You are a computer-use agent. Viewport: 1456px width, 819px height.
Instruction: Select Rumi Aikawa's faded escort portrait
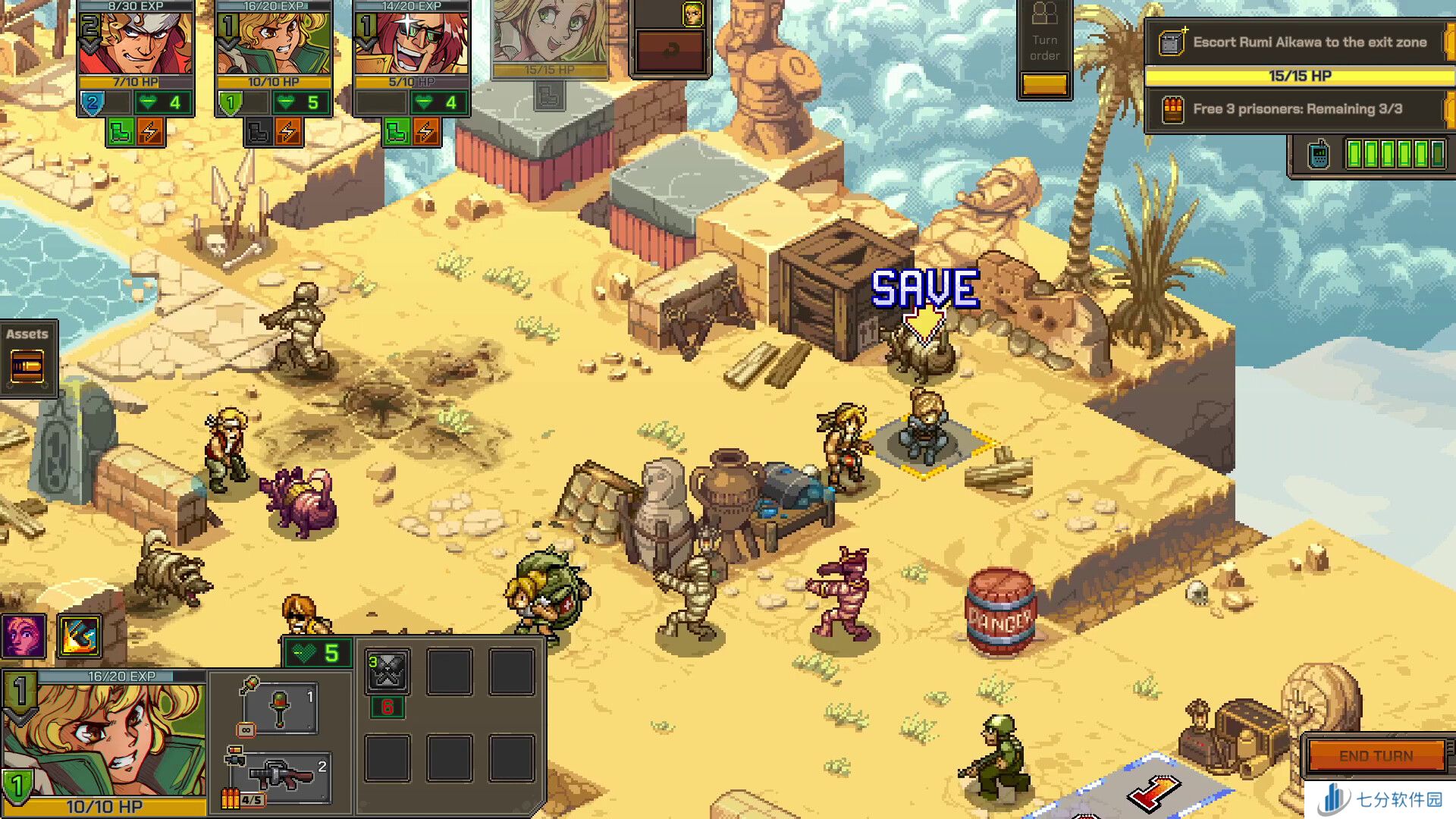coord(550,34)
